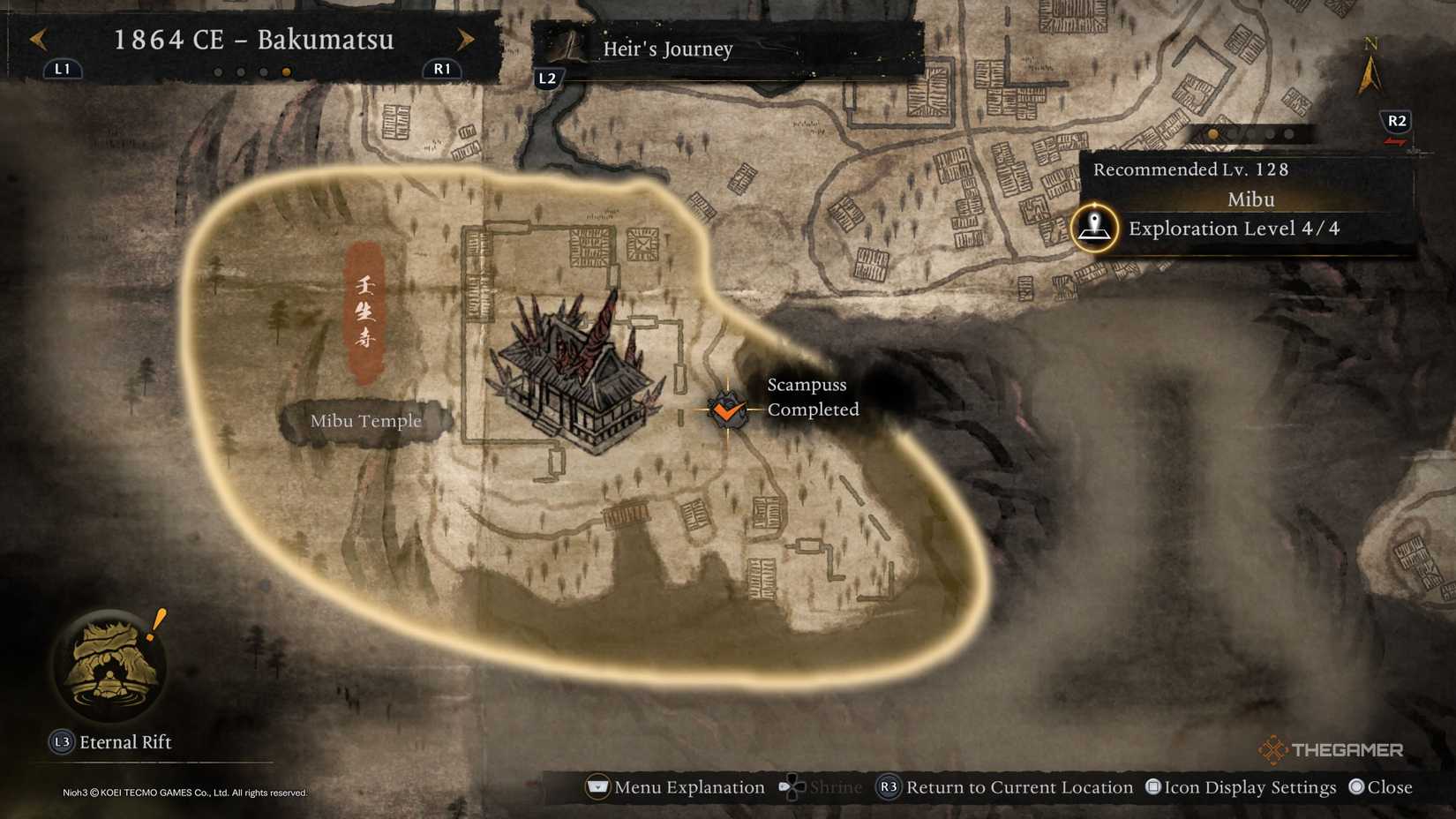Select the Mibu Temple building icon on the map

pos(574,379)
